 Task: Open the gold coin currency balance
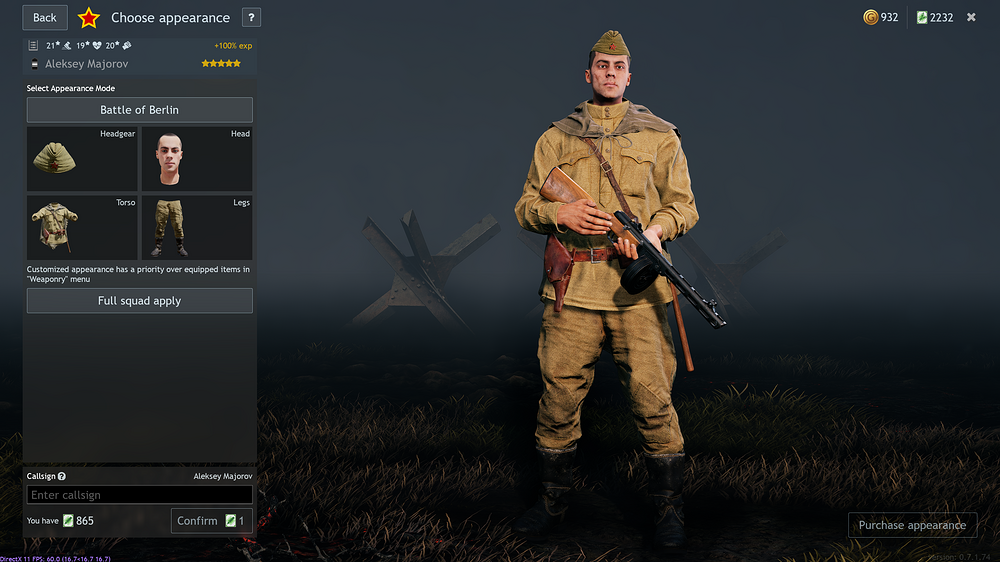point(881,17)
